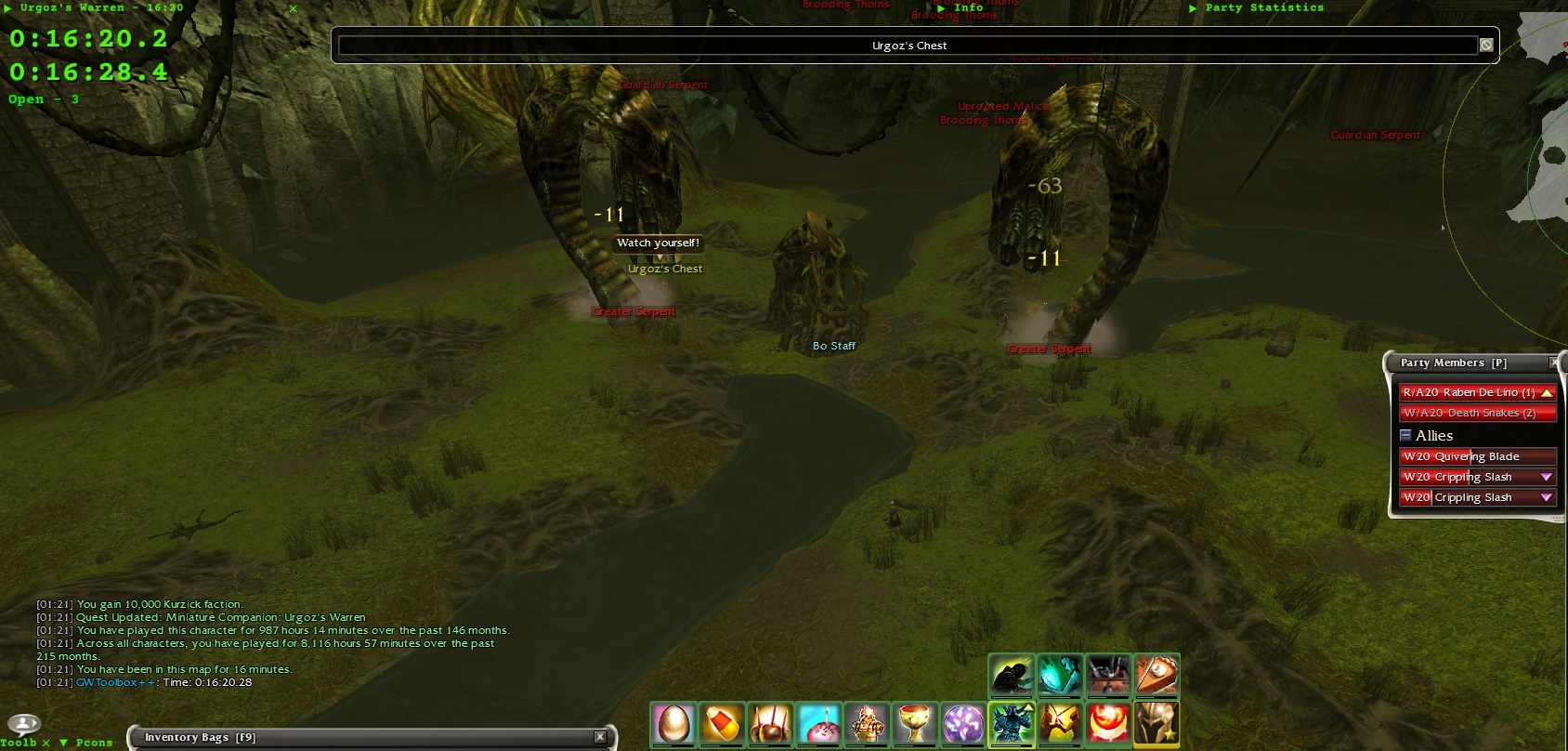Activate the golden helmet skill

pos(1156,723)
